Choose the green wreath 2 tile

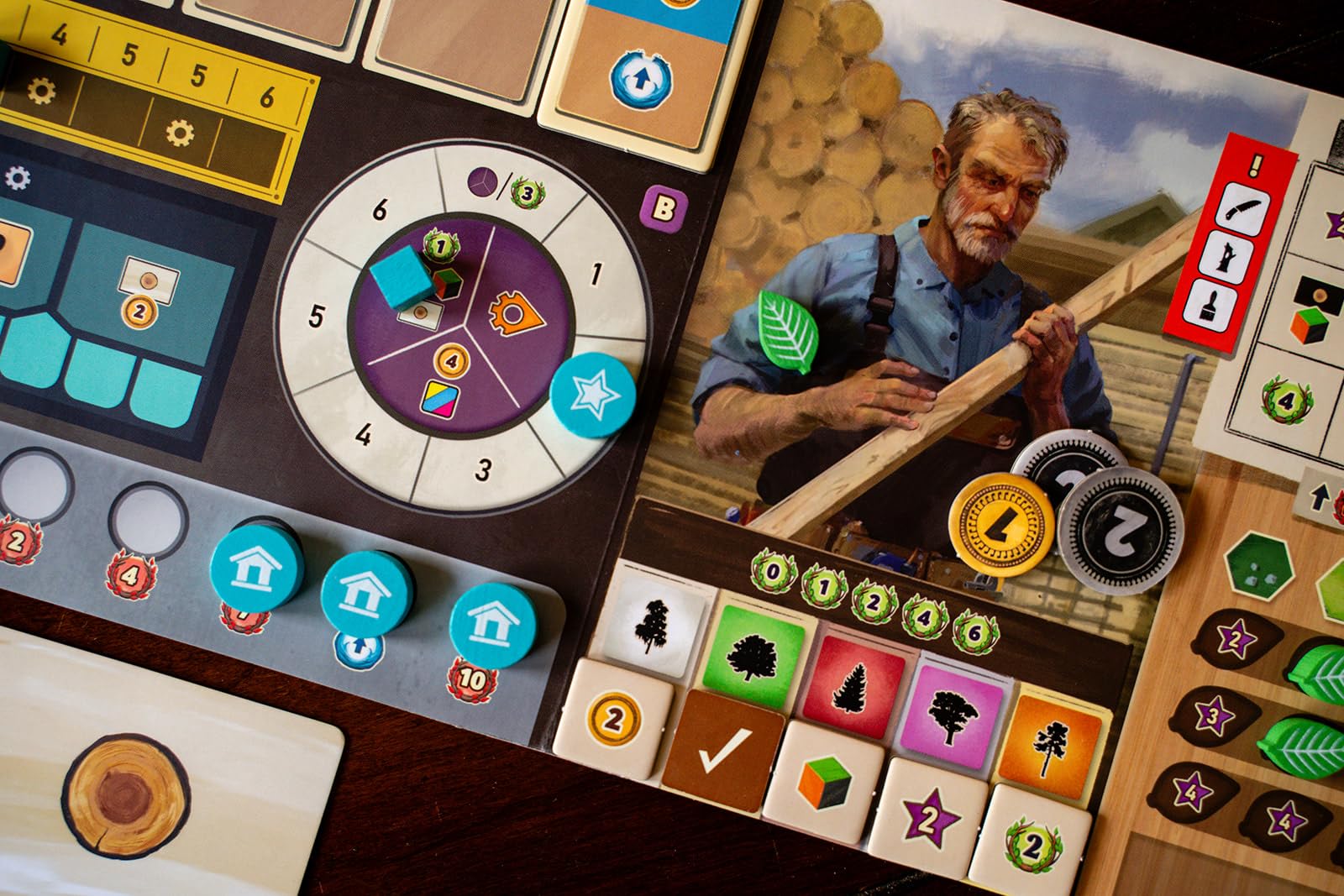[1032, 844]
